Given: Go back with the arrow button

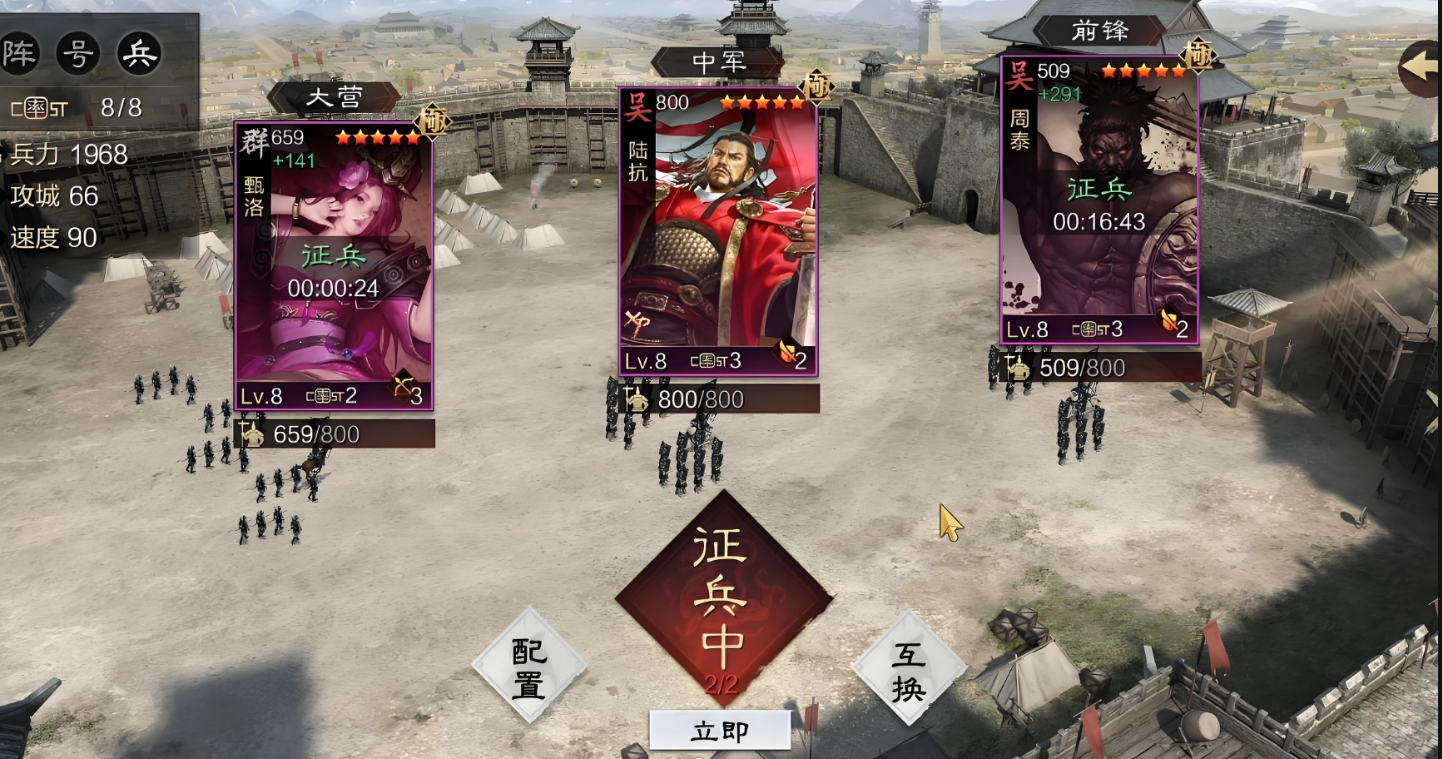Looking at the screenshot, I should tap(1421, 68).
